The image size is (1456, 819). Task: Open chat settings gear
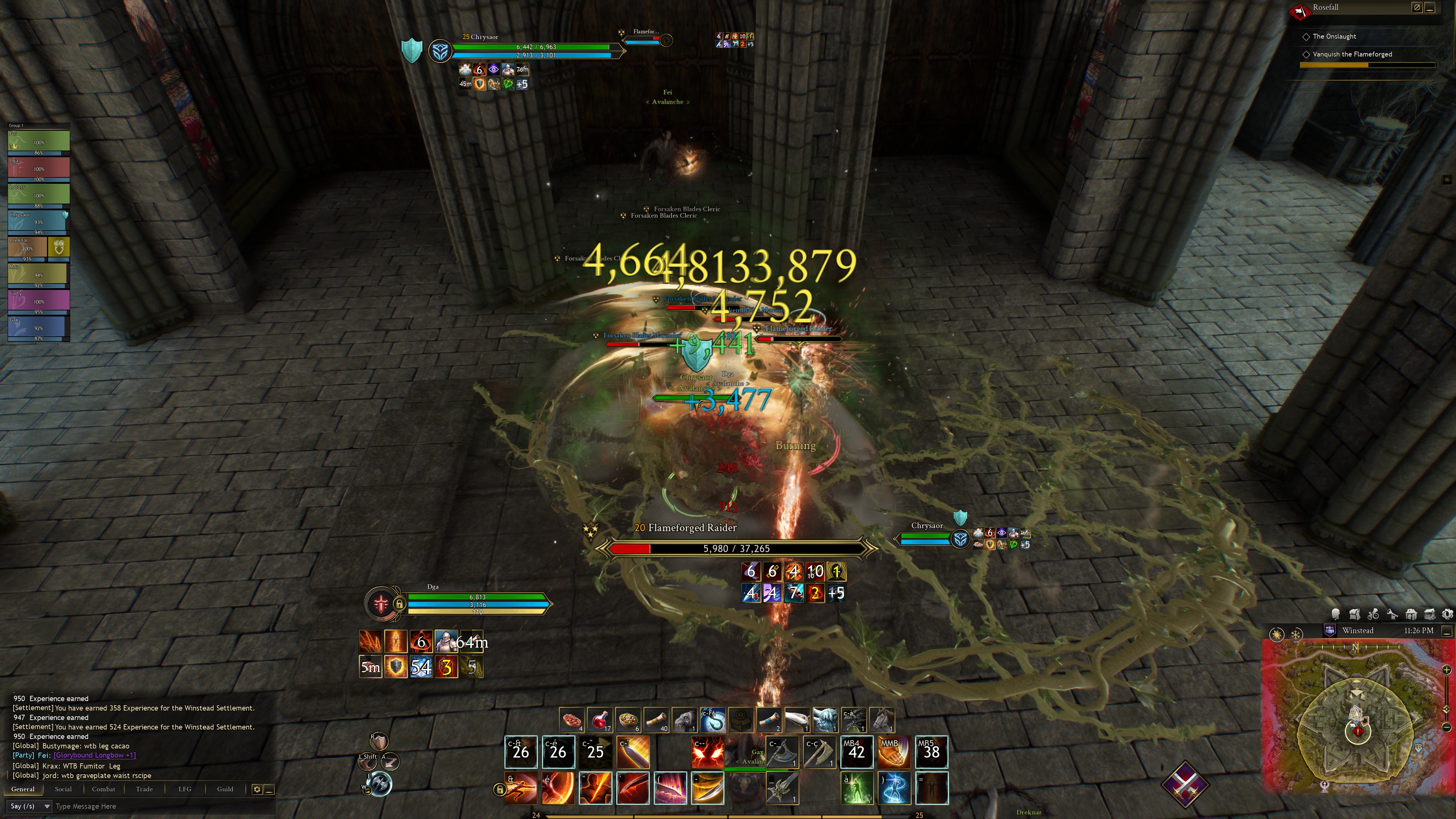click(257, 789)
